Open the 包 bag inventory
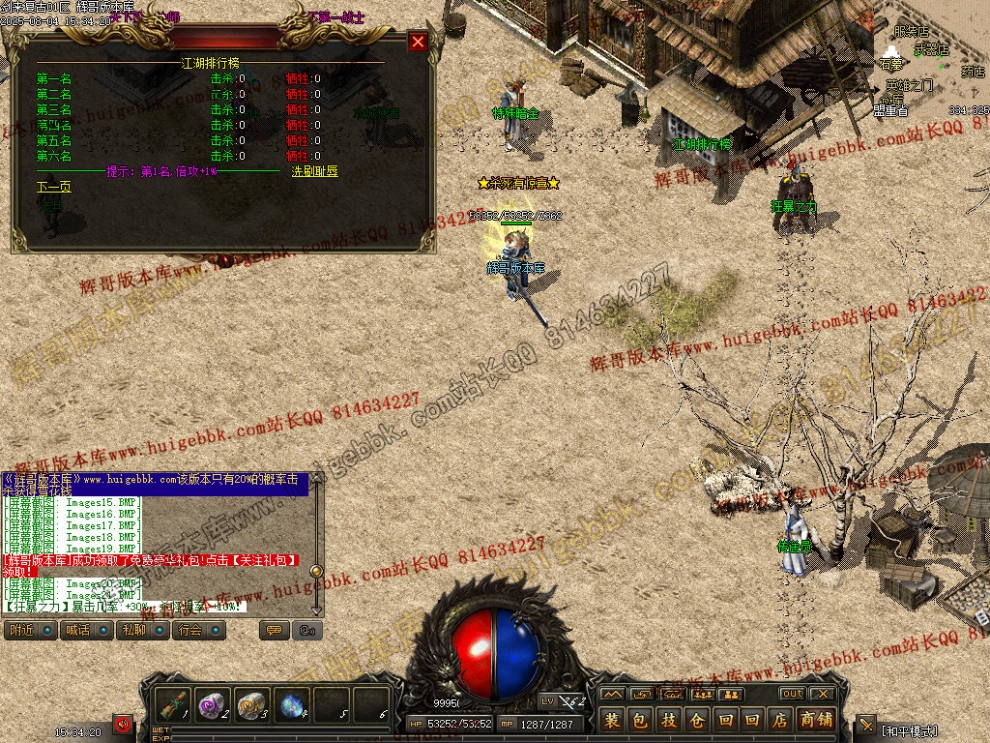 [x=640, y=719]
